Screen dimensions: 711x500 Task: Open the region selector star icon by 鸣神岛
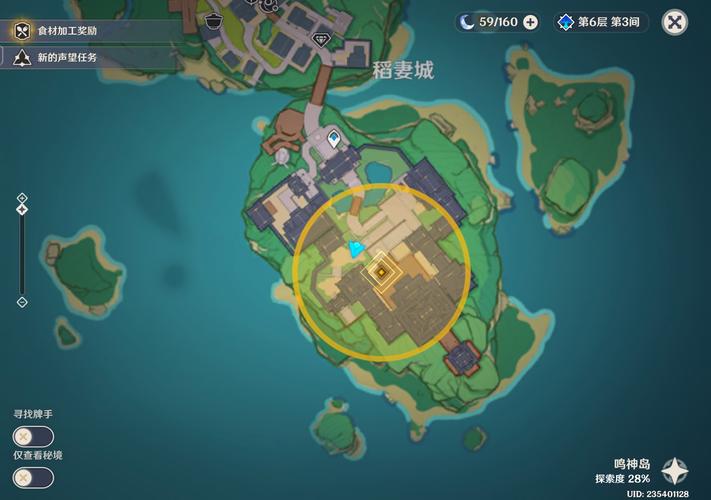coord(676,471)
